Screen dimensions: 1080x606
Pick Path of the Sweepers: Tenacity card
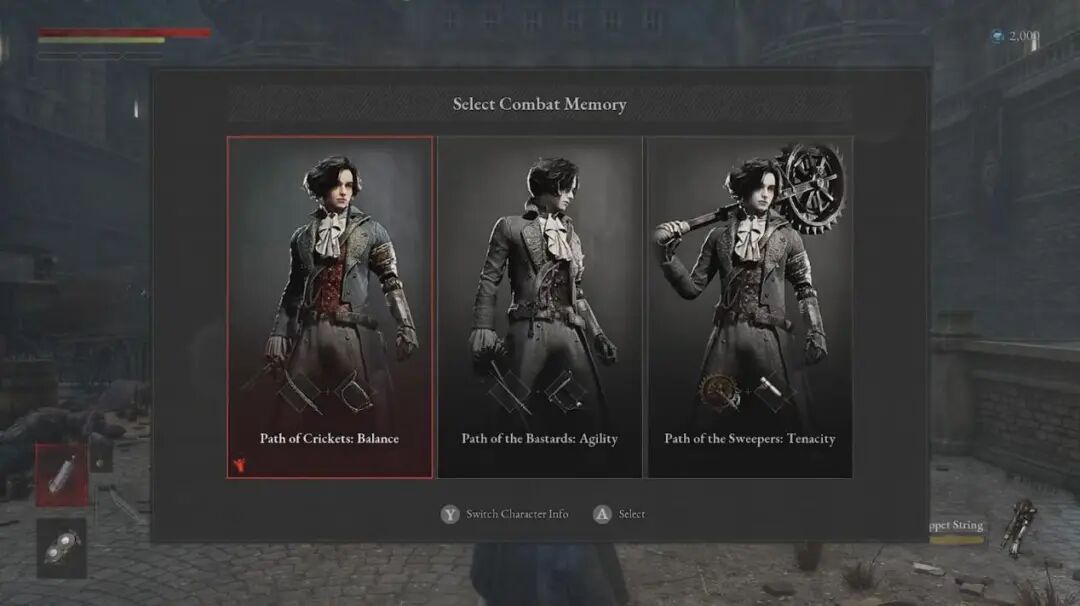pyautogui.click(x=750, y=307)
